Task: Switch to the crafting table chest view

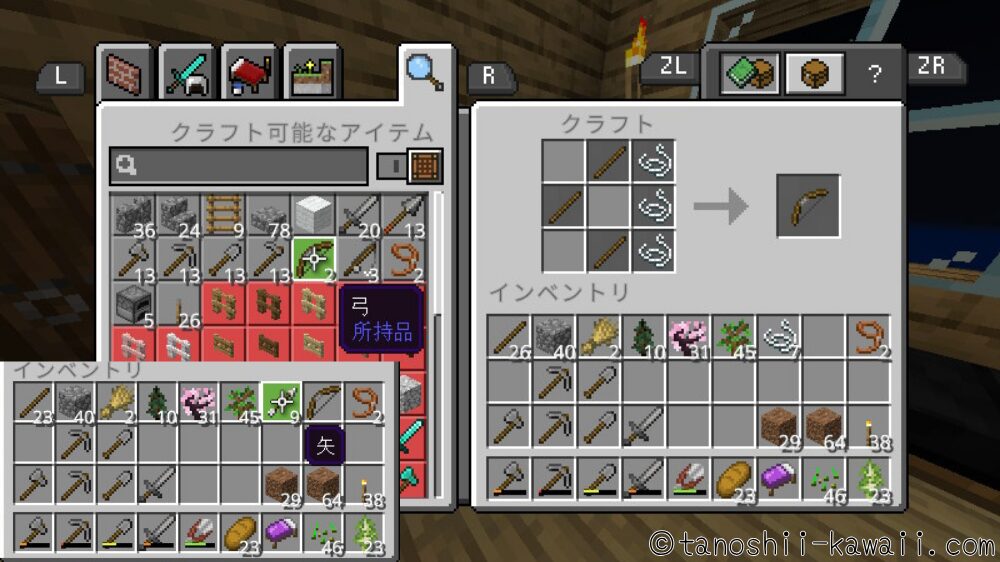Action: (815, 74)
